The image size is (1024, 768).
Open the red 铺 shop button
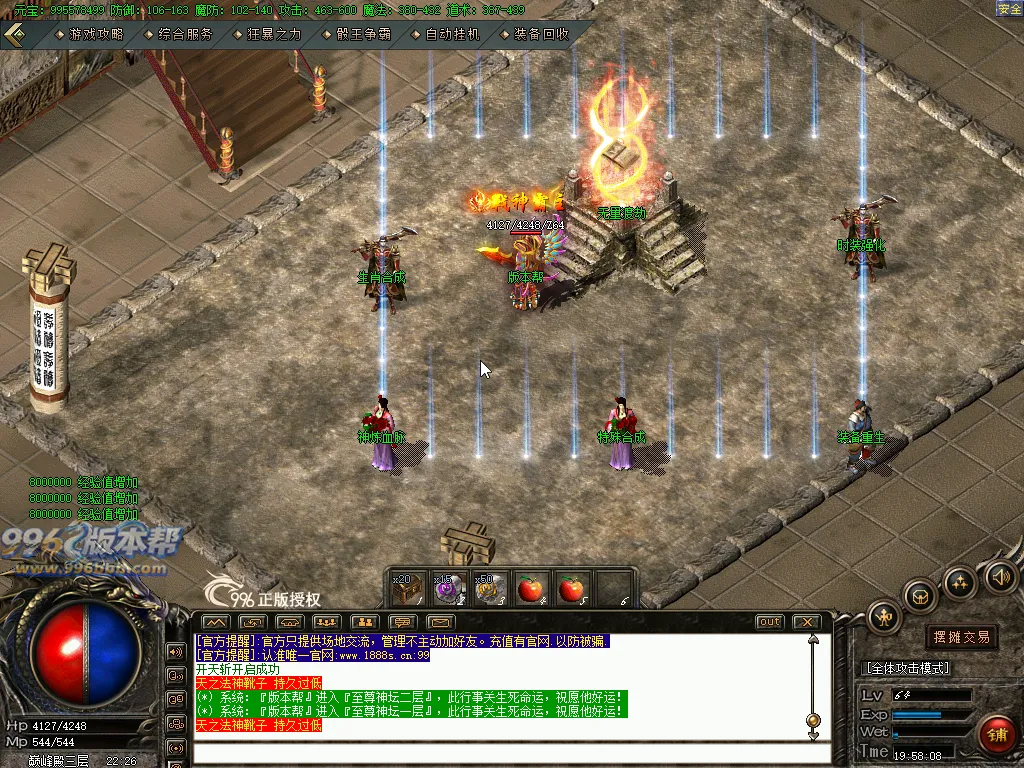pyautogui.click(x=996, y=735)
